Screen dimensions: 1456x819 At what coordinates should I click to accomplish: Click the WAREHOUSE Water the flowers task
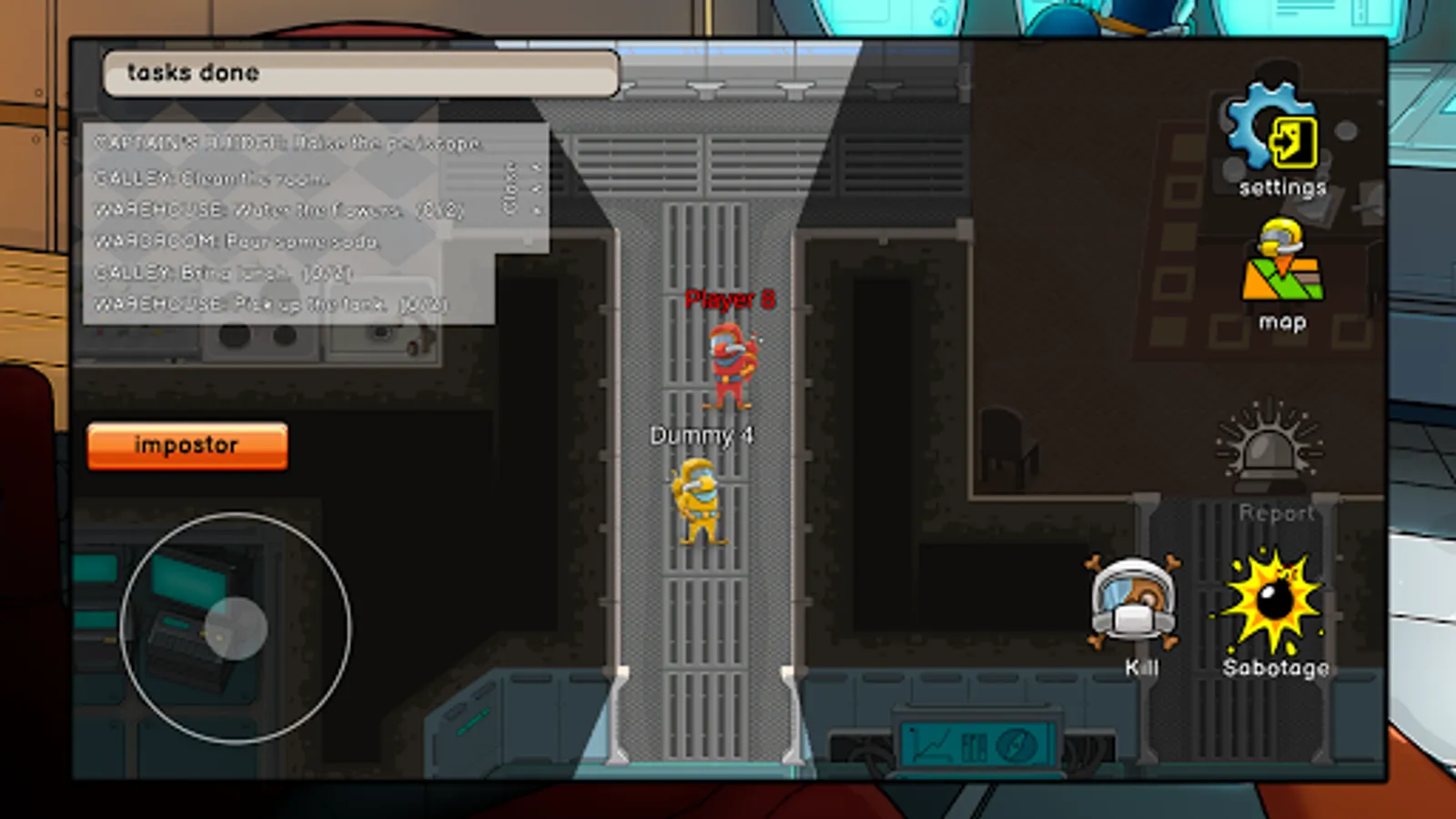tap(273, 209)
